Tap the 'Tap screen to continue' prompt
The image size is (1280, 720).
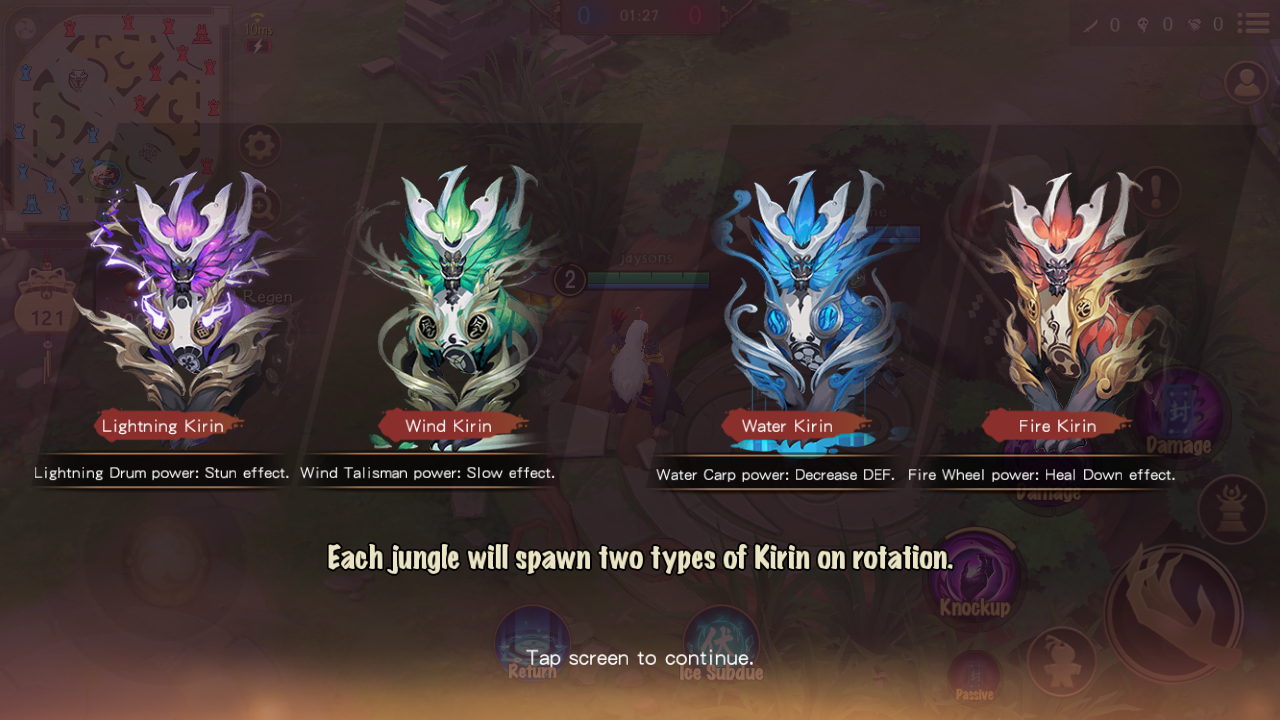[x=640, y=657]
